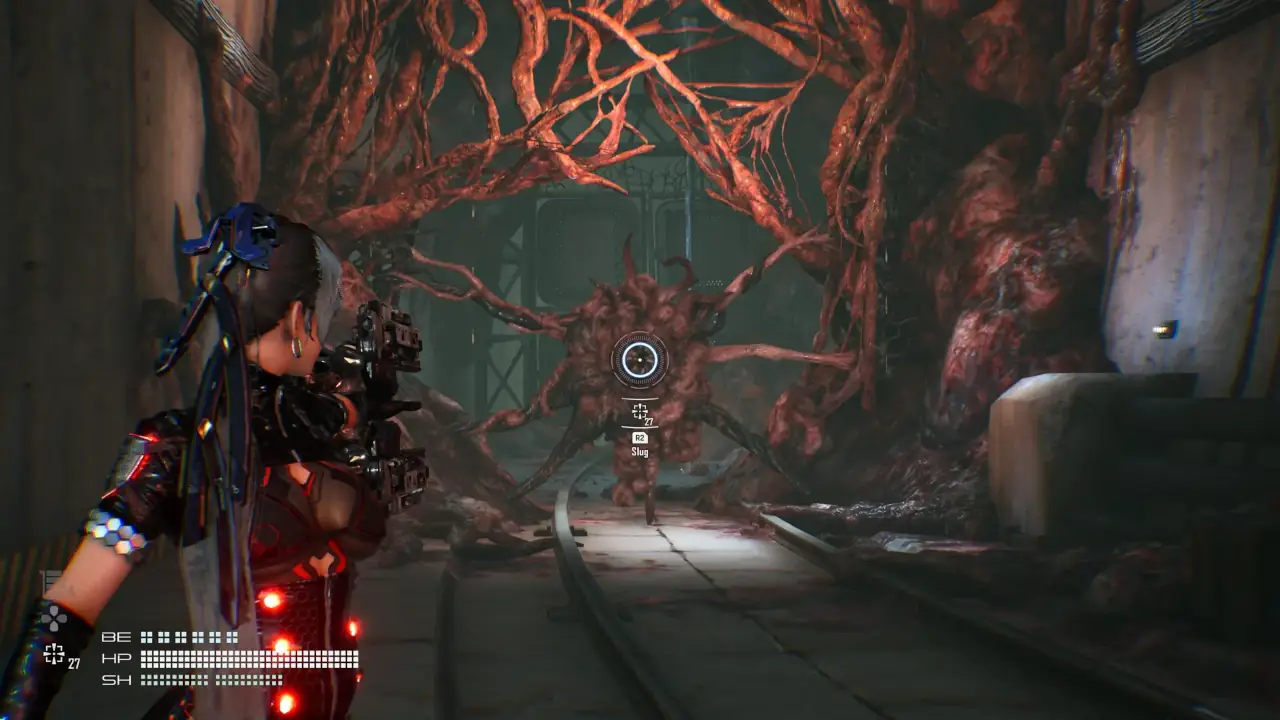Click the R2 Slug ammo icon
The image size is (1280, 720).
point(639,437)
